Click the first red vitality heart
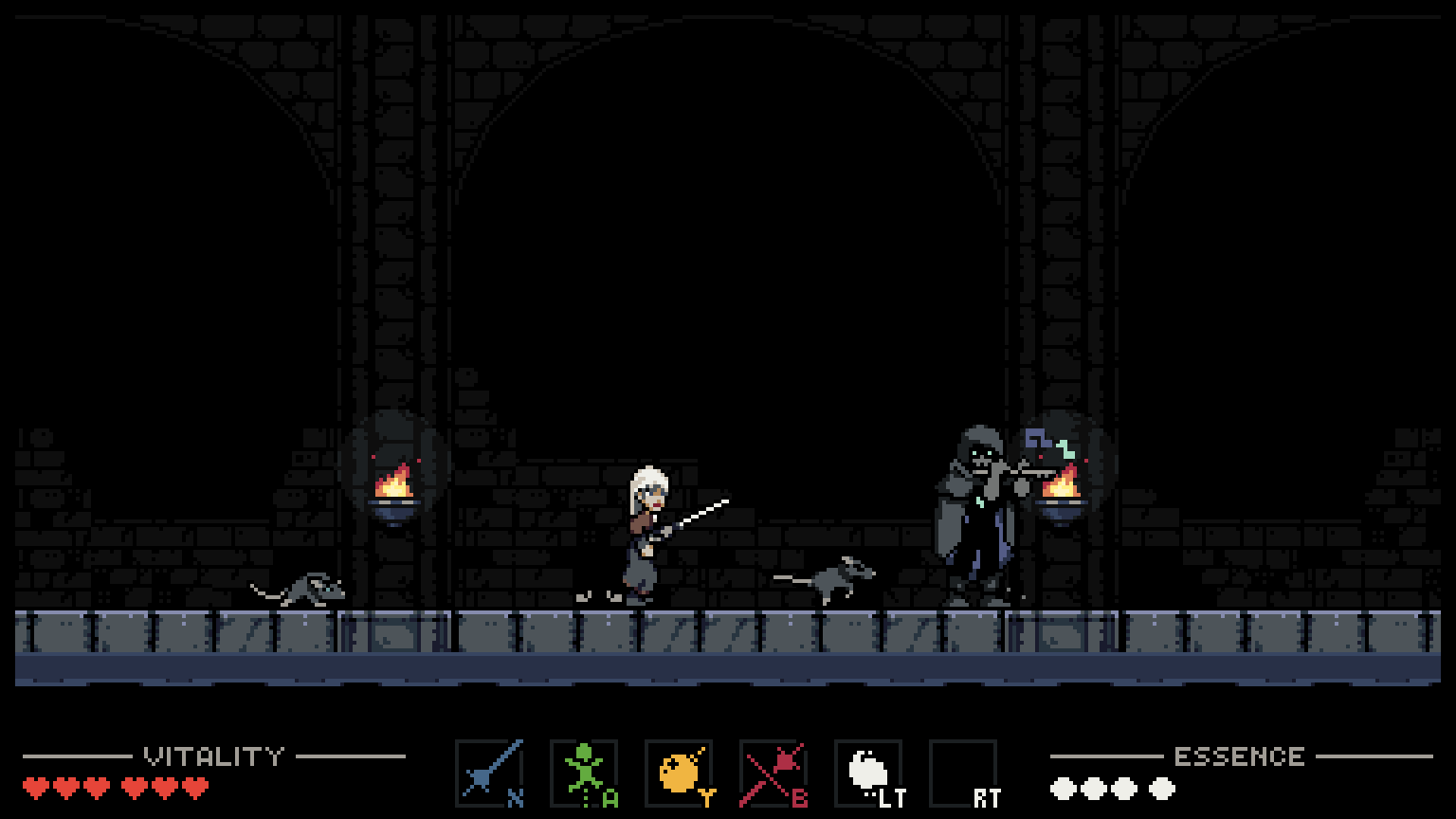The height and width of the screenshot is (819, 1456). [x=35, y=786]
